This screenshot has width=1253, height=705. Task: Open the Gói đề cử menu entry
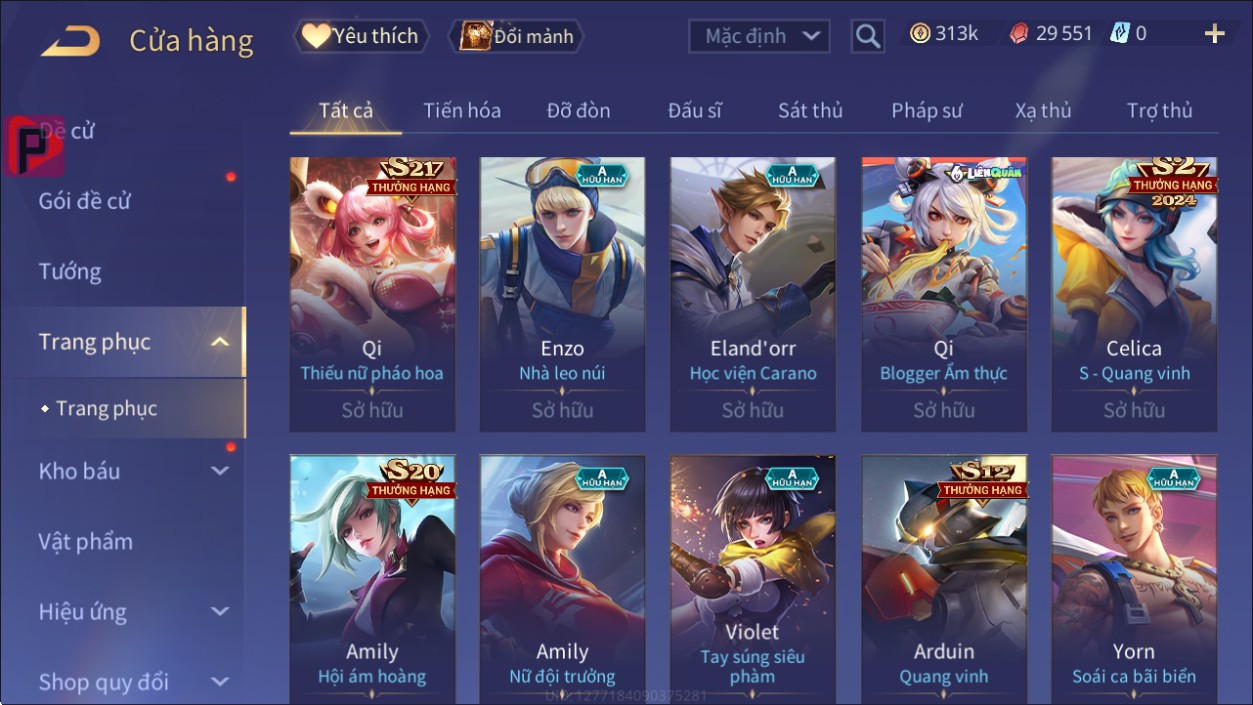[x=85, y=201]
